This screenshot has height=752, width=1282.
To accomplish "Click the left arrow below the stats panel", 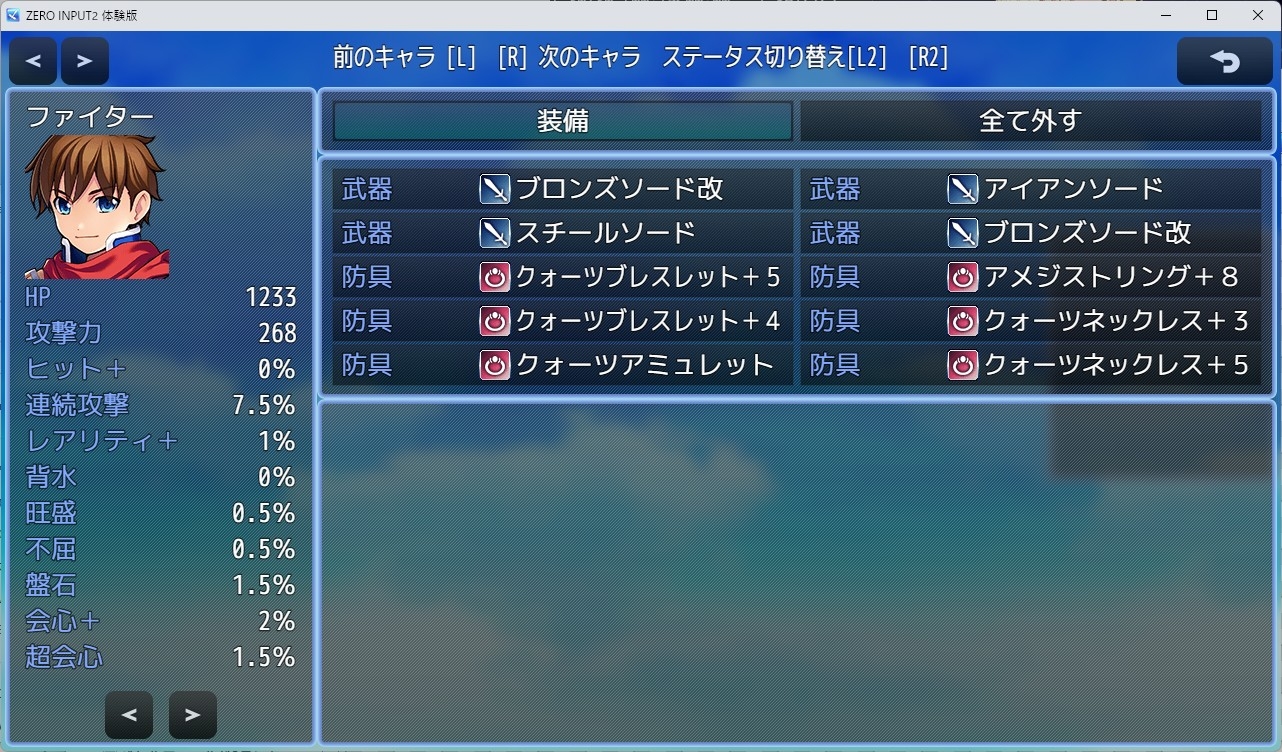I will (129, 714).
